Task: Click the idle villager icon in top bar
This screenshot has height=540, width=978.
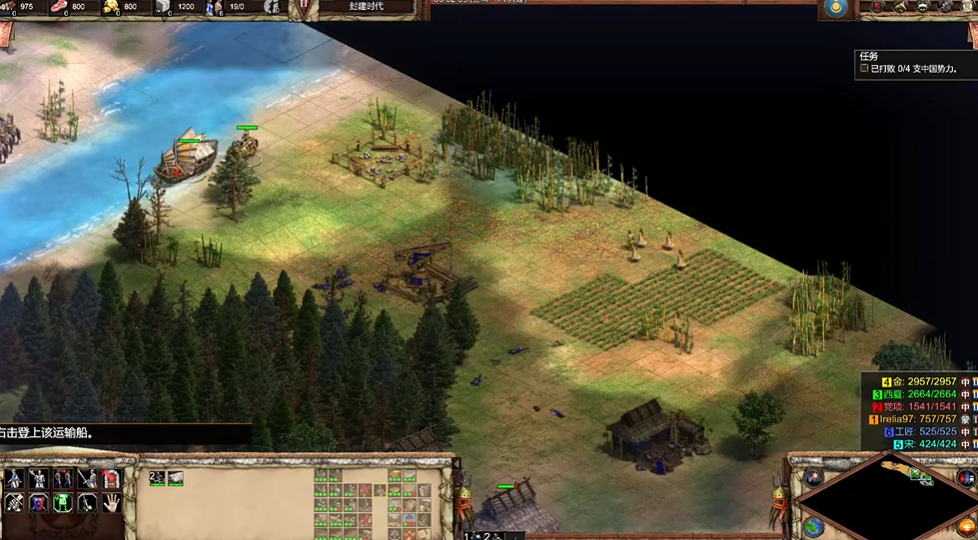Action: 271,7
